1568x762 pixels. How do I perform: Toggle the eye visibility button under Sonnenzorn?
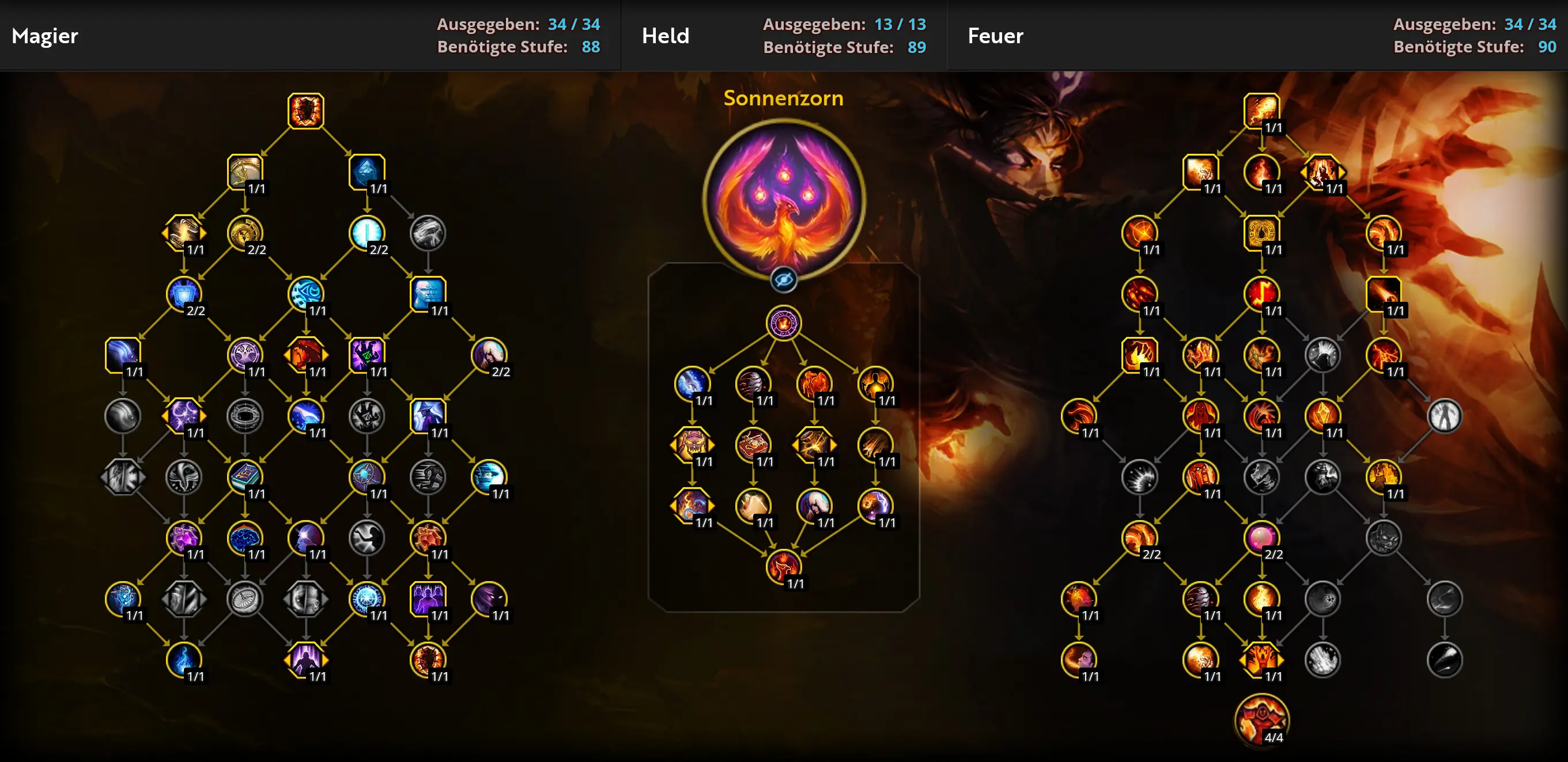tap(783, 280)
